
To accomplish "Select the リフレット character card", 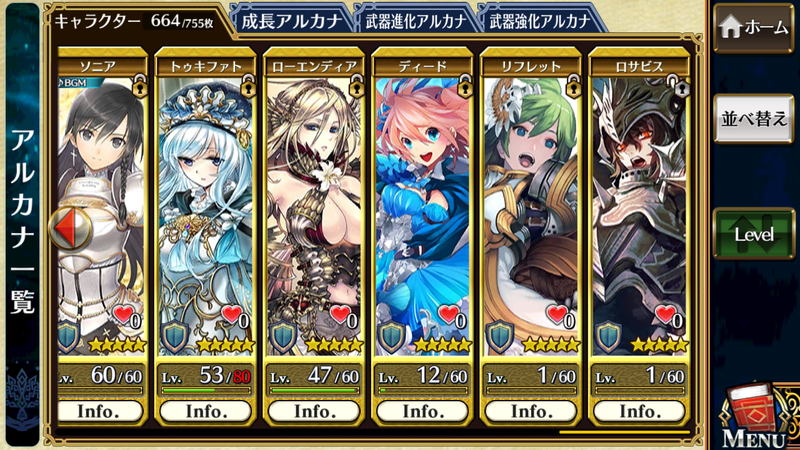I will coord(529,200).
